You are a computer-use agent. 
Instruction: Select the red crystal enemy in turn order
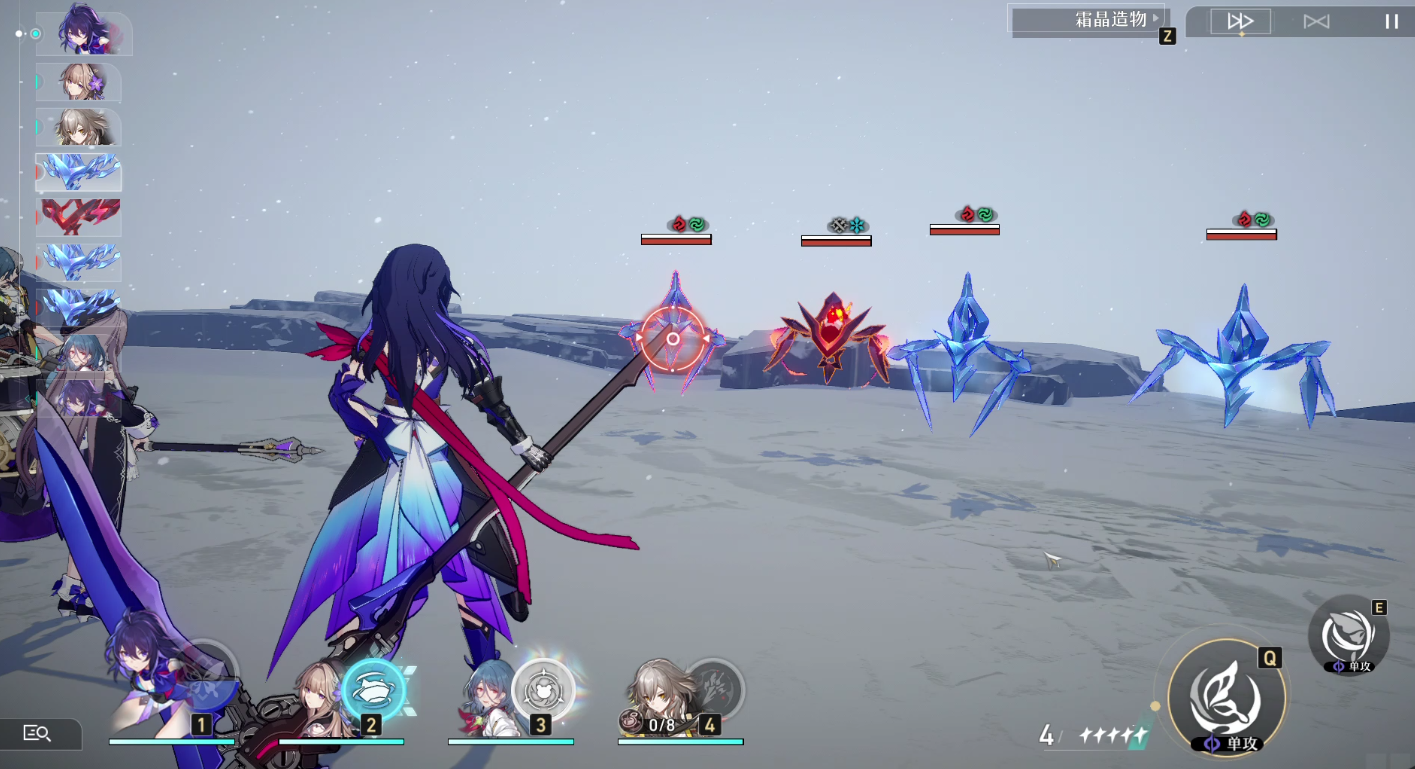click(79, 216)
